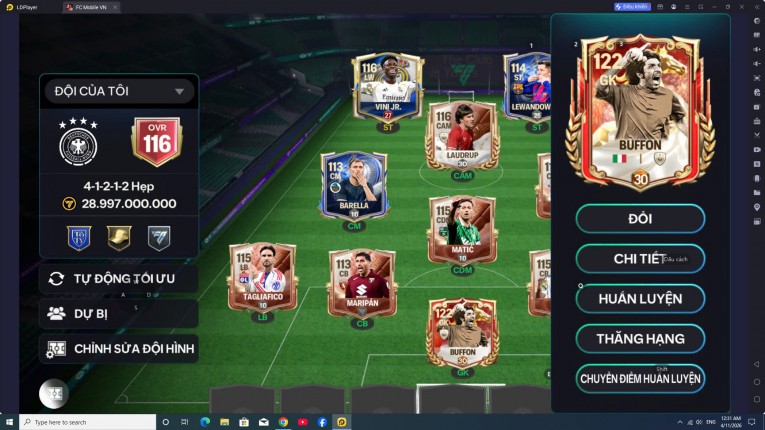This screenshot has width=765, height=430.
Task: Tap the THĂNG HẠNG rank-up button
Action: point(640,338)
